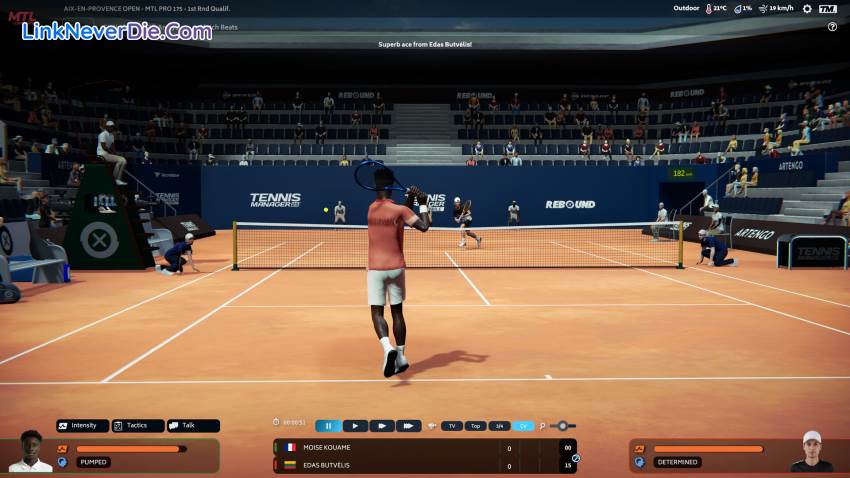Pause the match playback
850x478 pixels.
[x=328, y=426]
